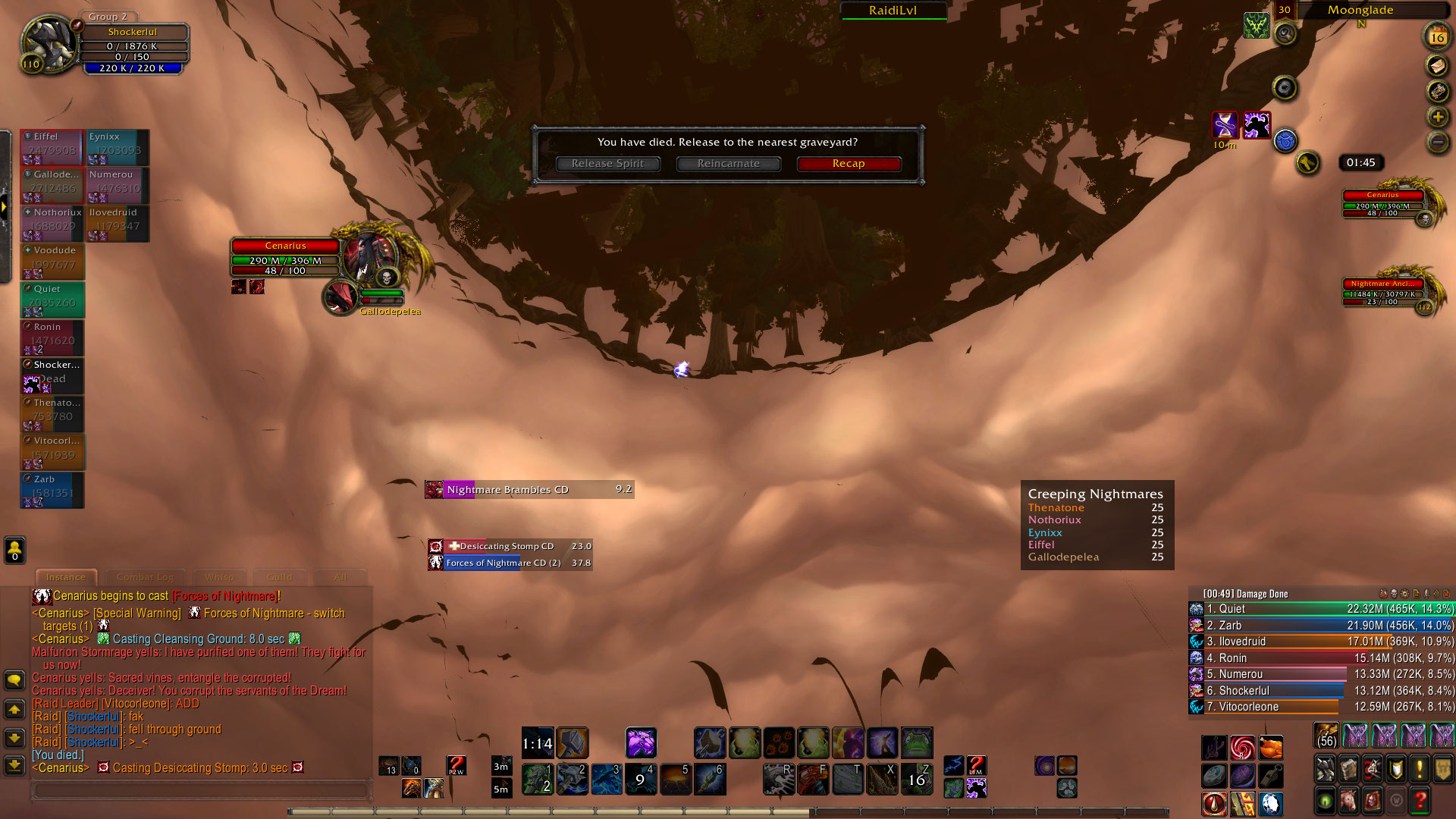Image resolution: width=1456 pixels, height=819 pixels.
Task: Click the Nightmare Brambles CD timer bar
Action: coord(529,490)
